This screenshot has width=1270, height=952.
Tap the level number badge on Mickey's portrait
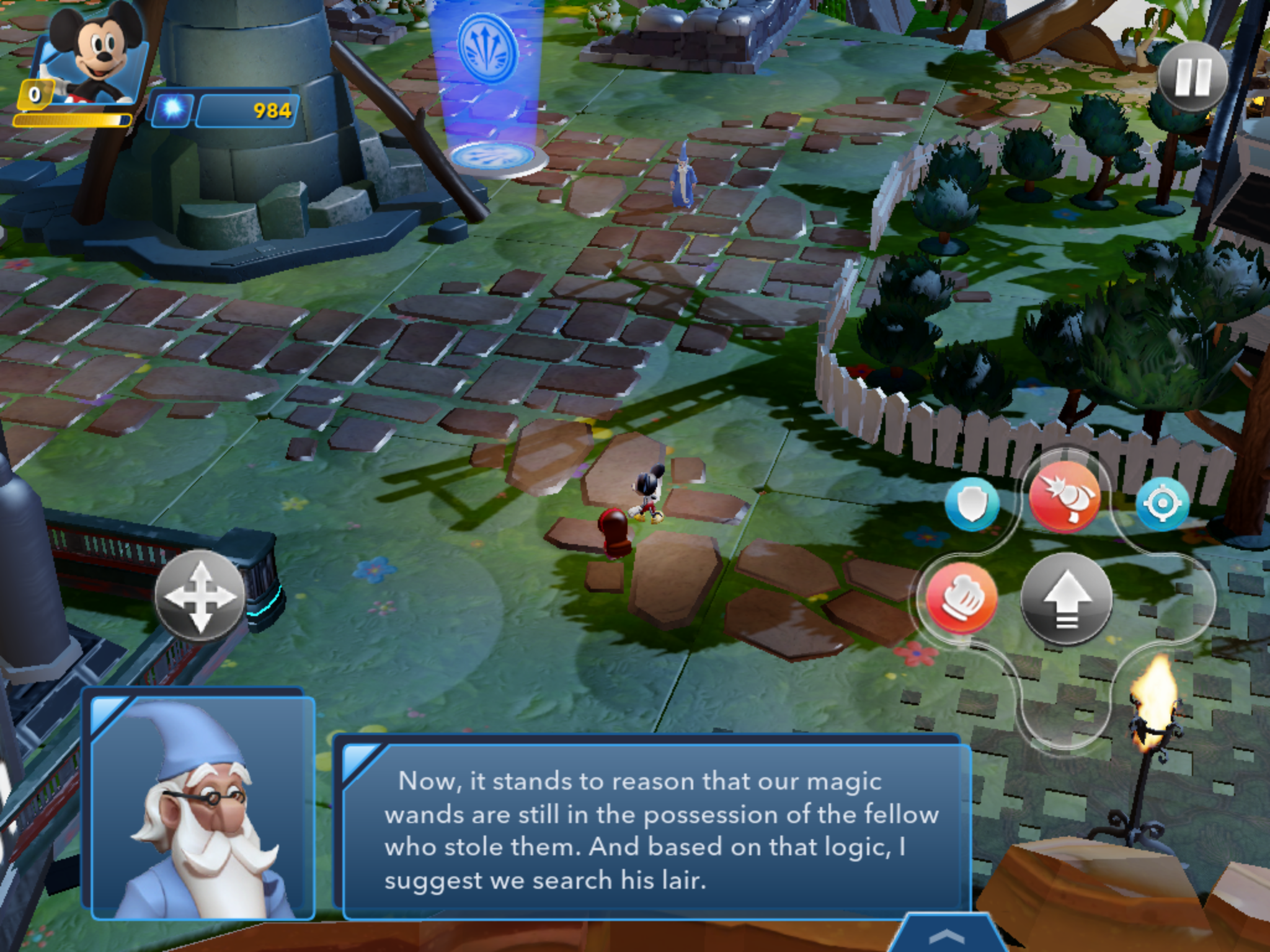tap(35, 93)
